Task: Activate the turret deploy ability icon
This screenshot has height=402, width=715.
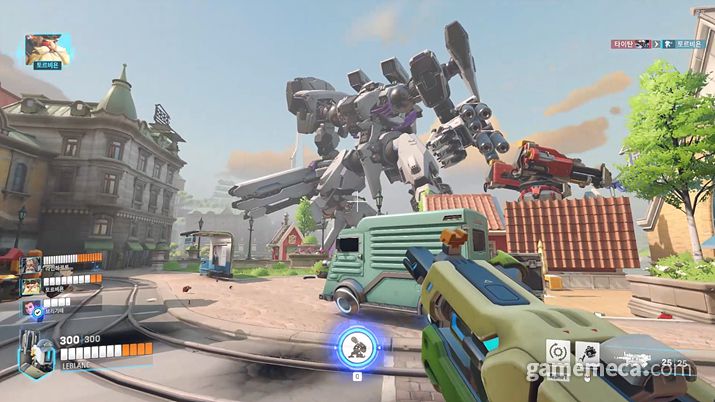Action: click(x=589, y=352)
